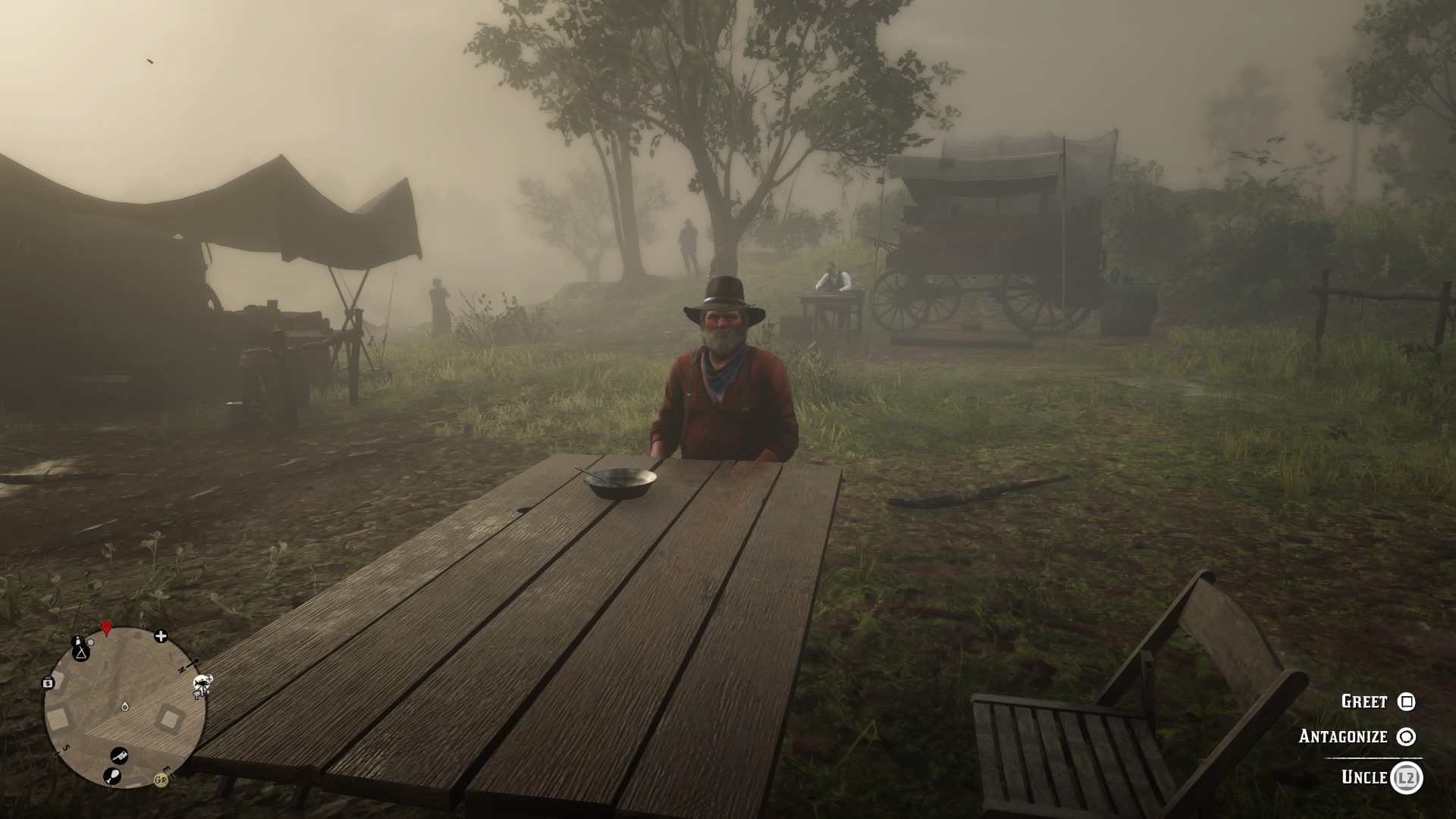Click the yellow GR marker on the minimap

(161, 779)
